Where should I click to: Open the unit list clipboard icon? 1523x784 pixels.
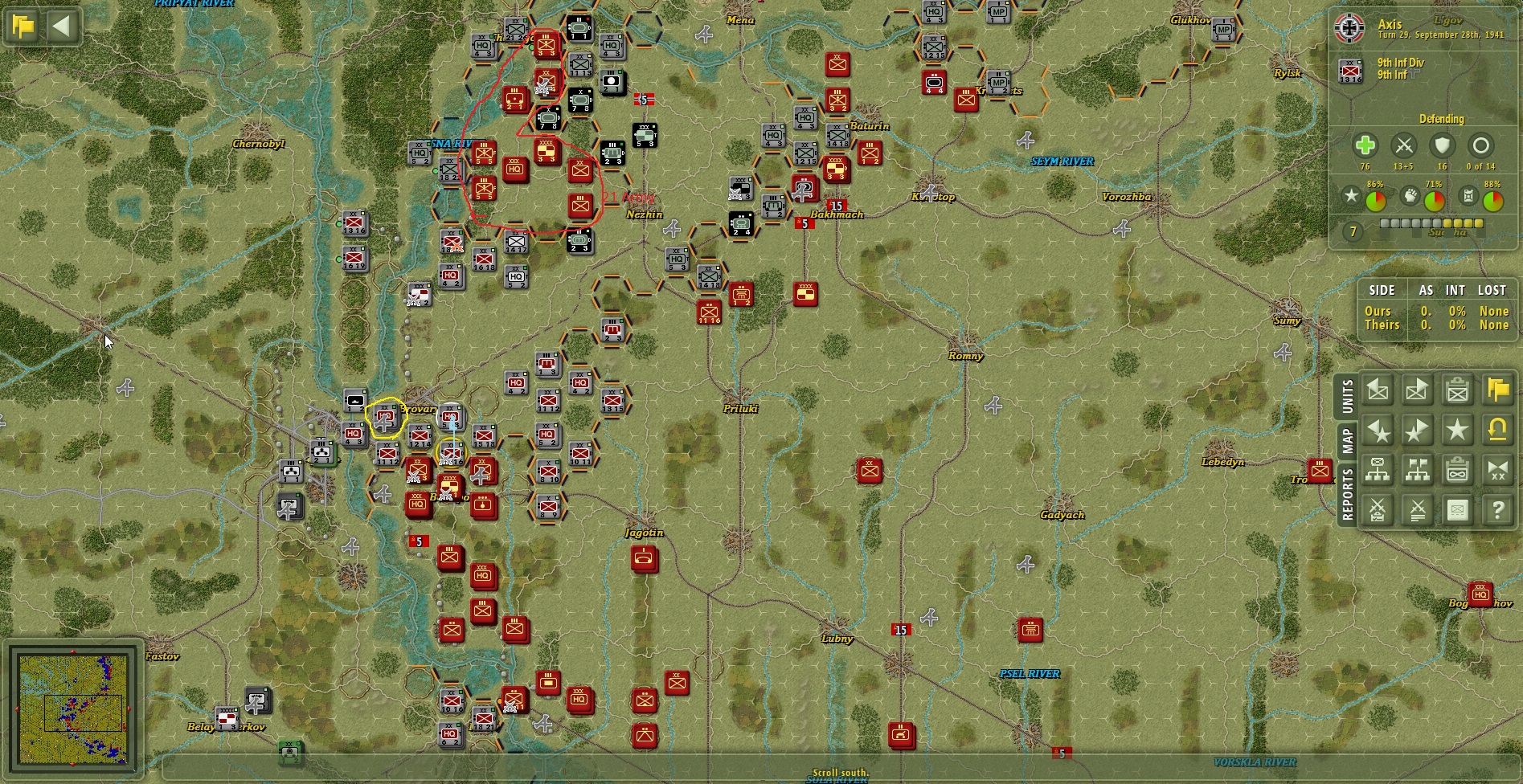point(1457,390)
